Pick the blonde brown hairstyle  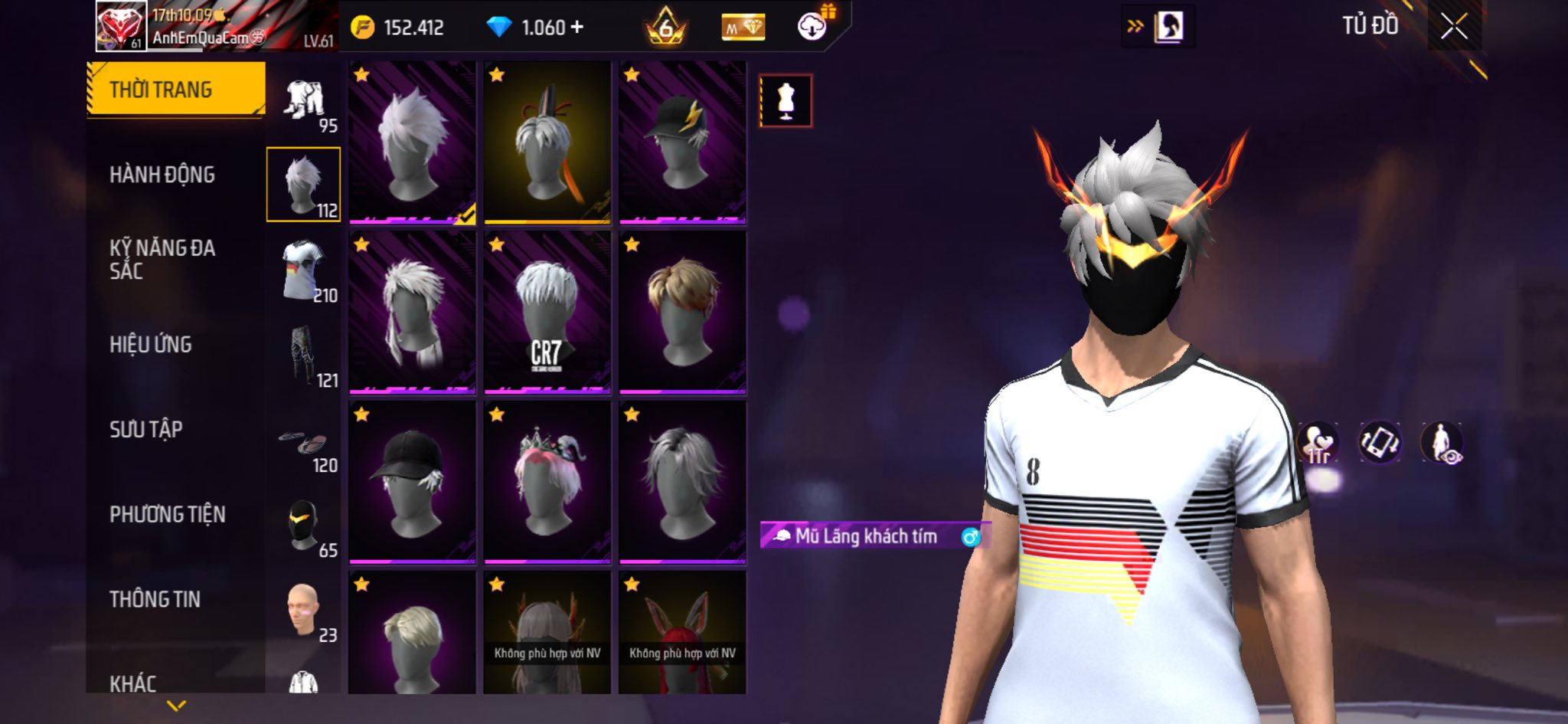(682, 313)
